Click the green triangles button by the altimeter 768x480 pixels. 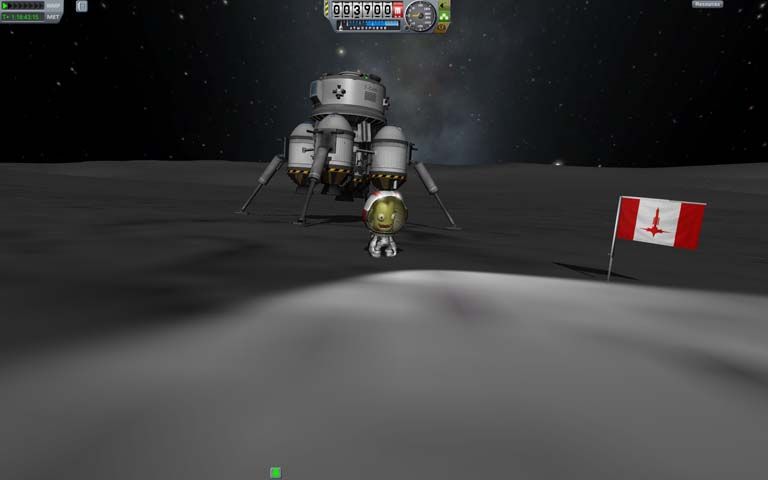pyautogui.click(x=444, y=15)
